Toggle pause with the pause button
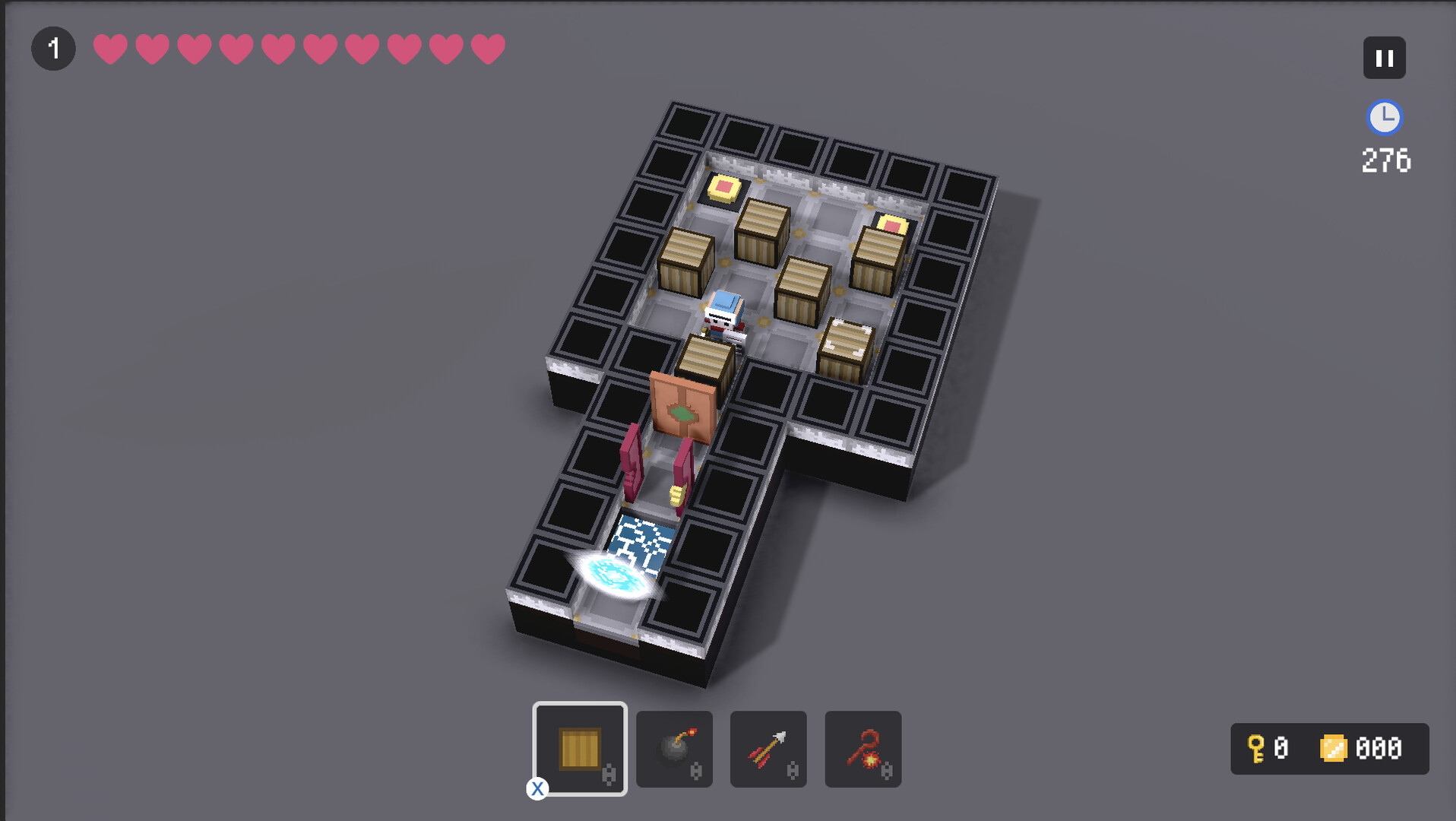 point(1385,57)
